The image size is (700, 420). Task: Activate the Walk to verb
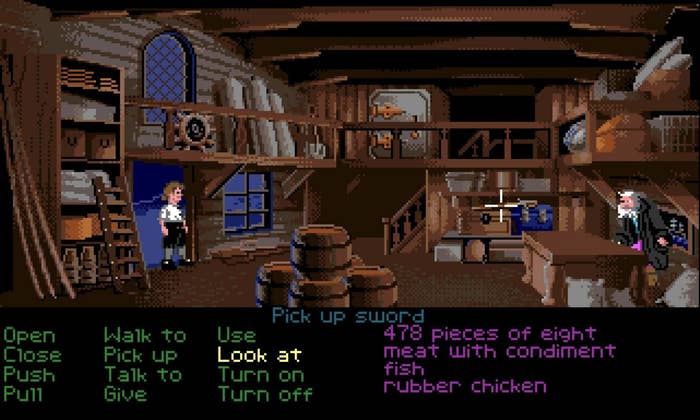[145, 336]
